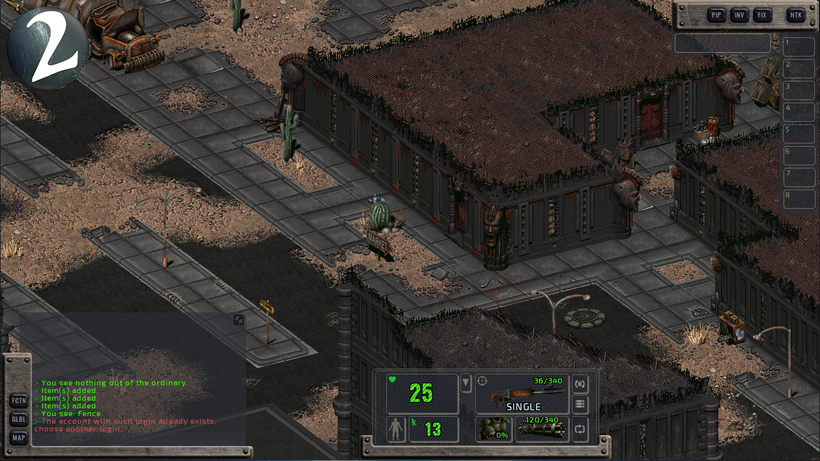Screen dimensions: 820x461
Task: Open the list-lines button beside the weapon
Action: 580,404
